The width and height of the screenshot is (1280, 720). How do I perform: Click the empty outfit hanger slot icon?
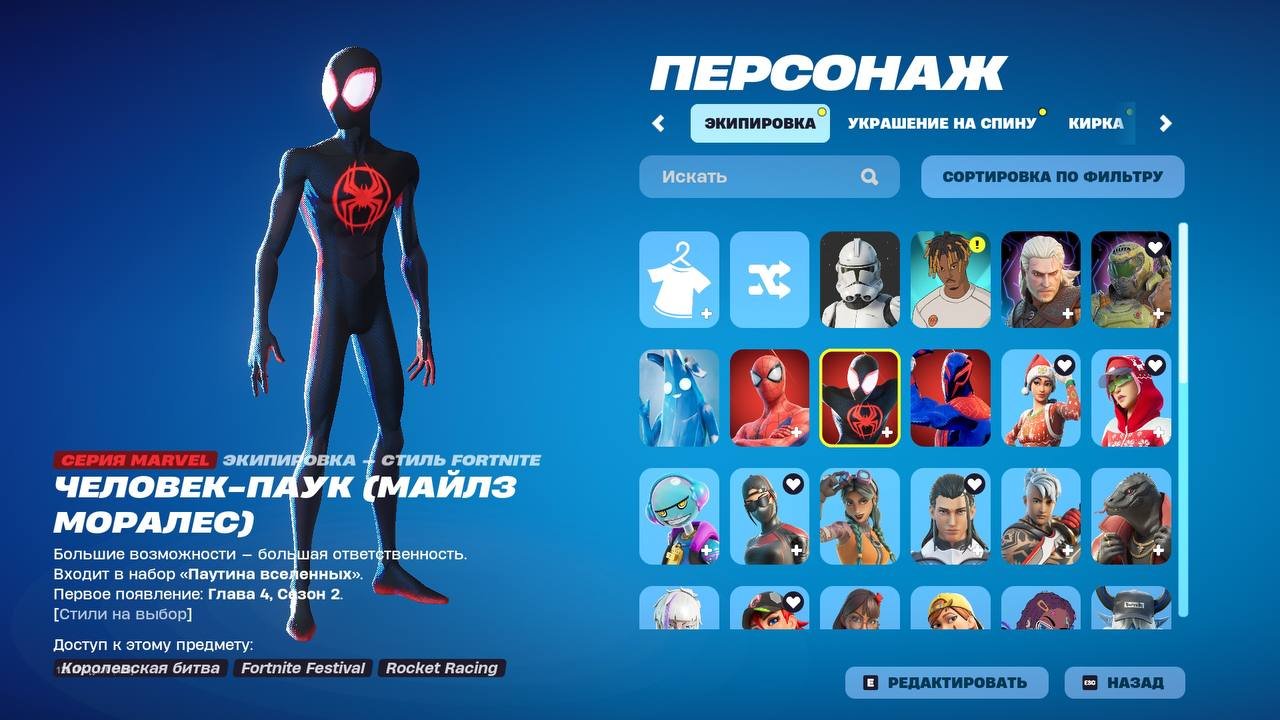(x=679, y=281)
